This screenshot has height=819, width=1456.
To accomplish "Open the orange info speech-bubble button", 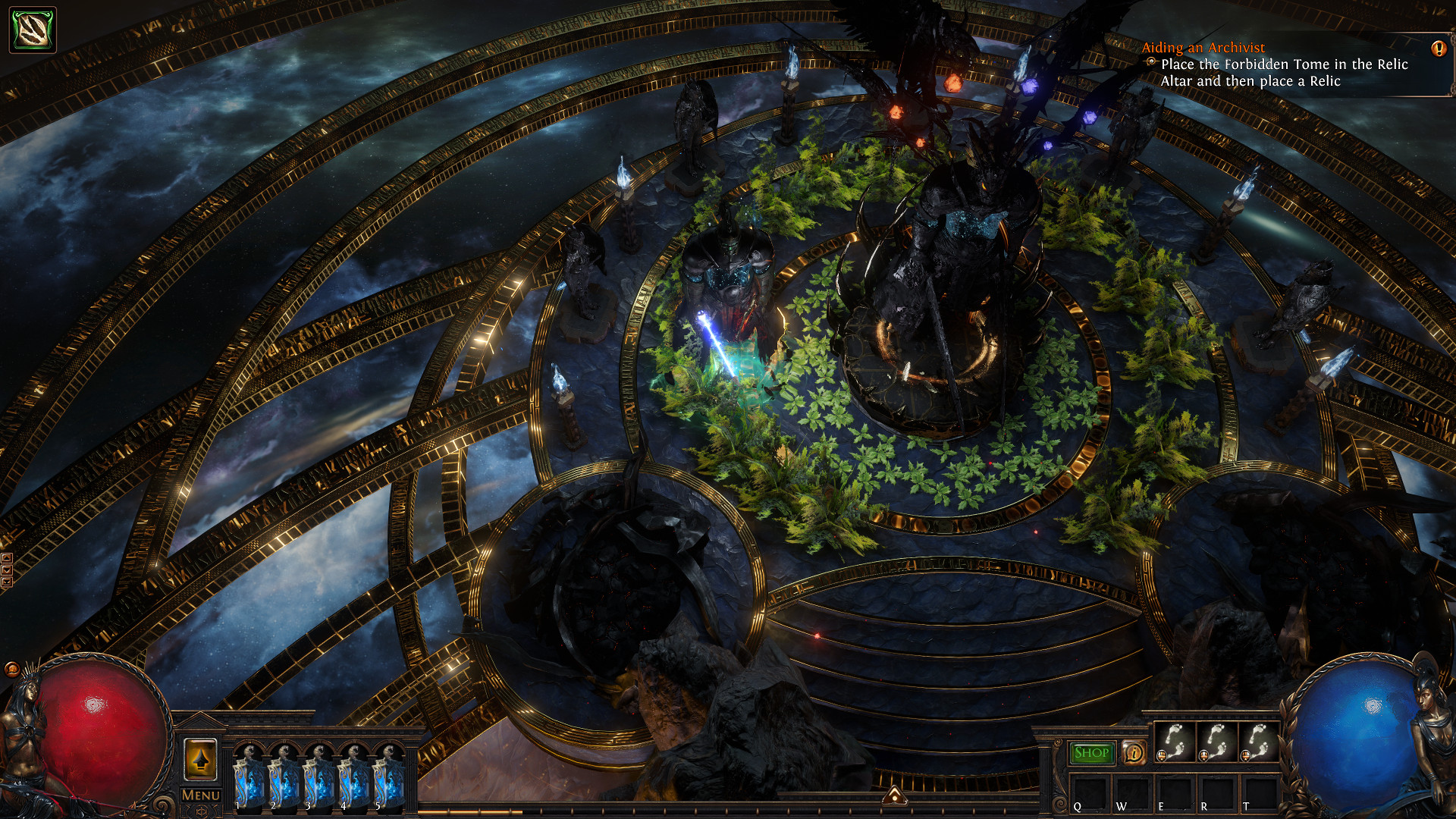I will tap(1134, 753).
